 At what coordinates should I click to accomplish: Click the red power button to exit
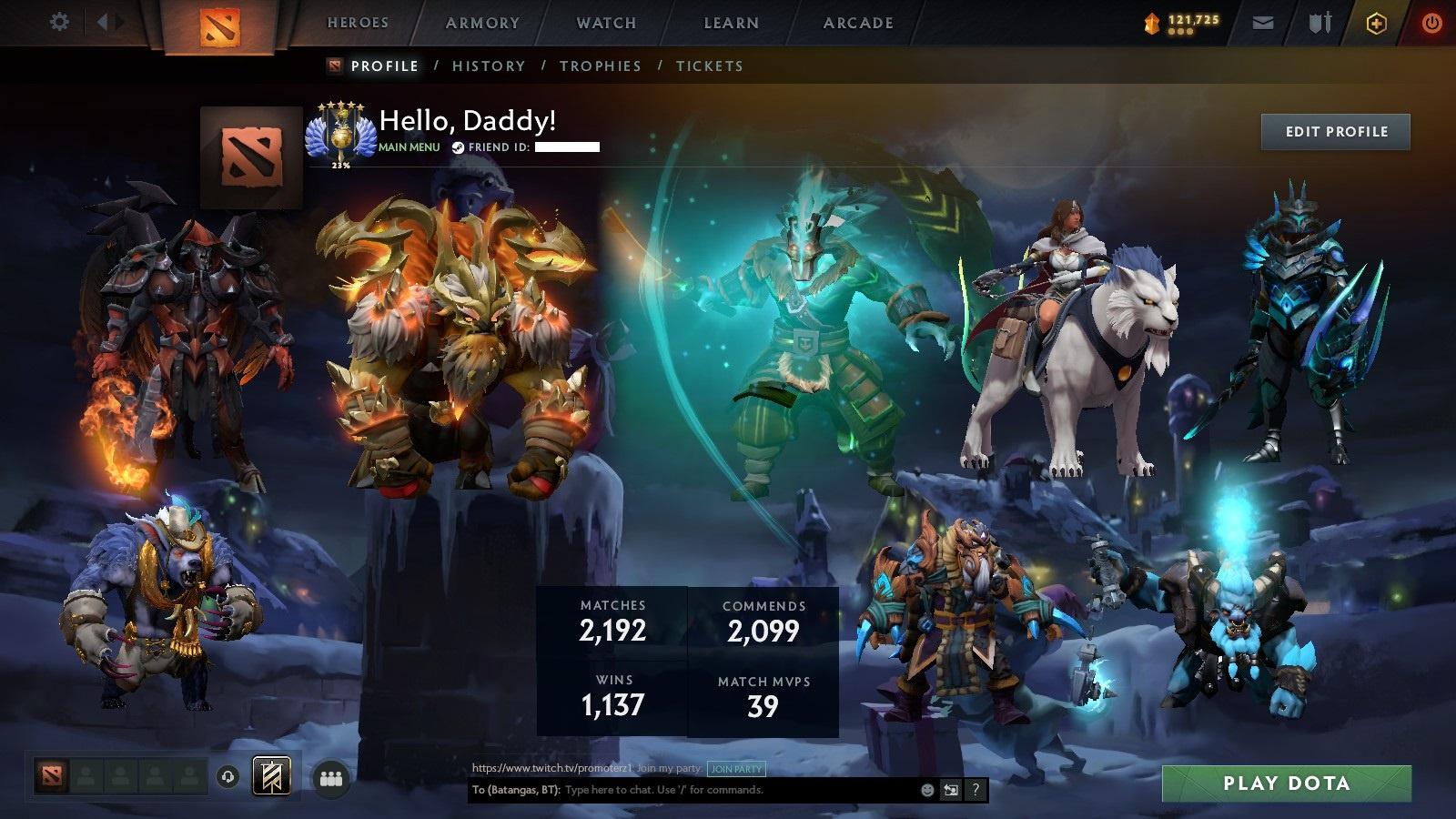tap(1431, 21)
